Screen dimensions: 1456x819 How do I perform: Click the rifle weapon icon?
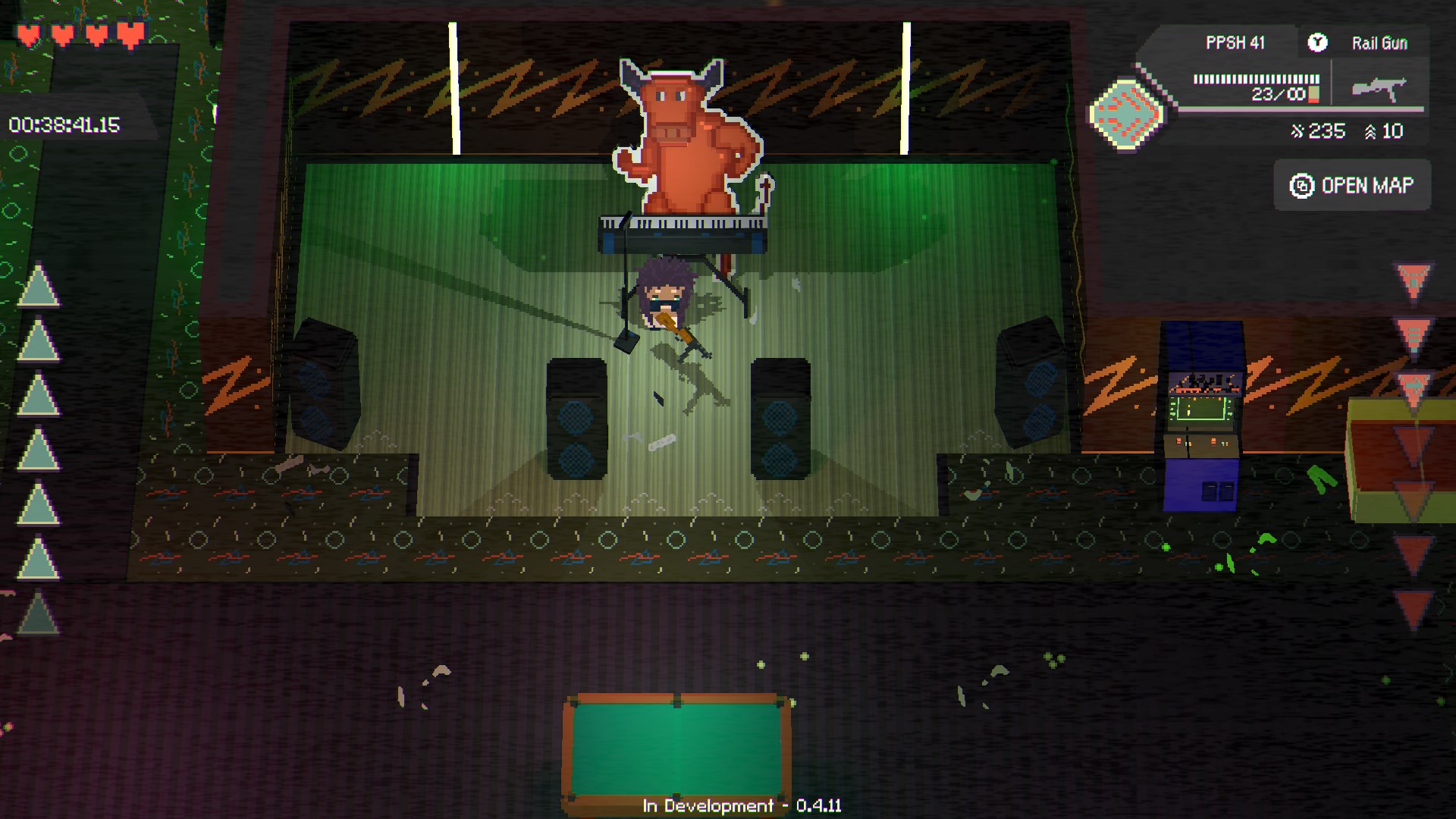coord(1378,89)
